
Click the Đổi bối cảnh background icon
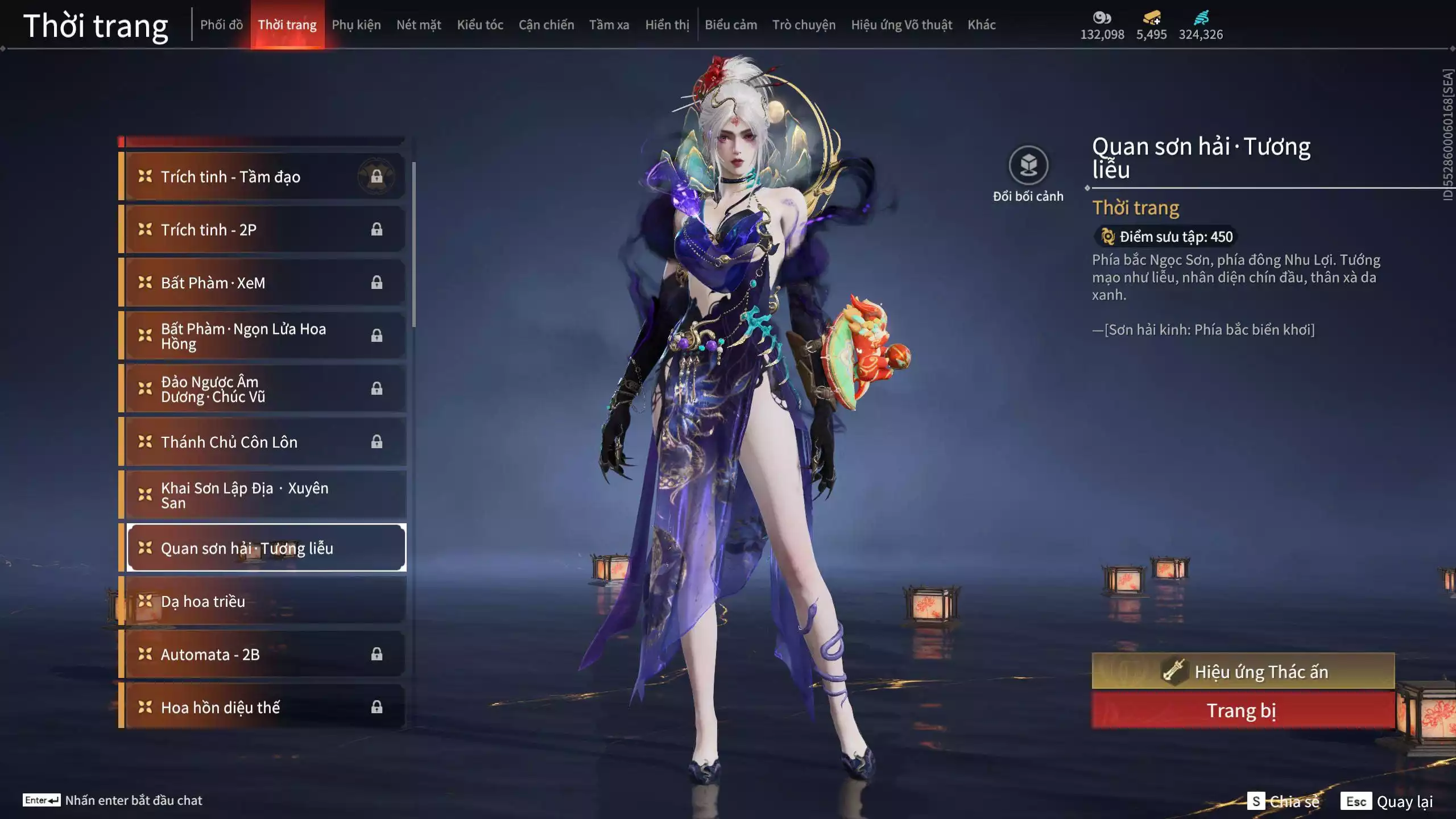tap(1028, 166)
